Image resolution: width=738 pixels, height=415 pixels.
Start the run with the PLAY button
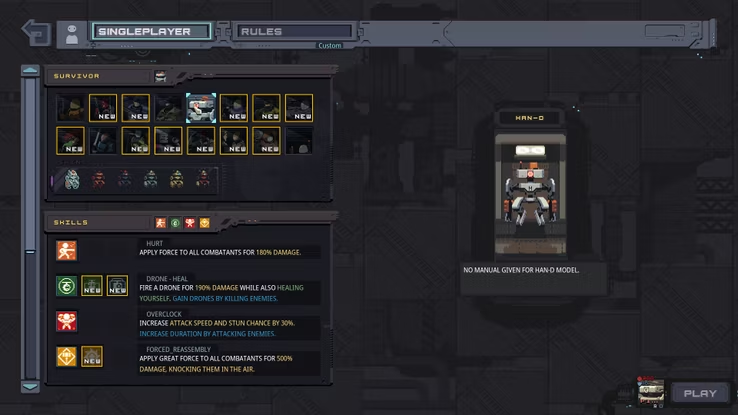pyautogui.click(x=700, y=393)
